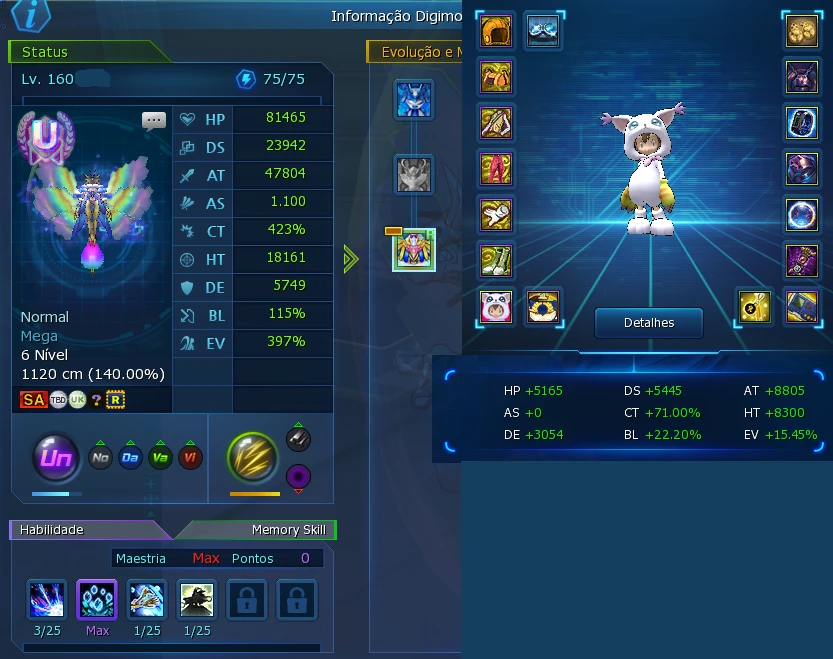This screenshot has height=659, width=833.
Task: Select the orange helmet equipment slot
Action: (x=496, y=31)
